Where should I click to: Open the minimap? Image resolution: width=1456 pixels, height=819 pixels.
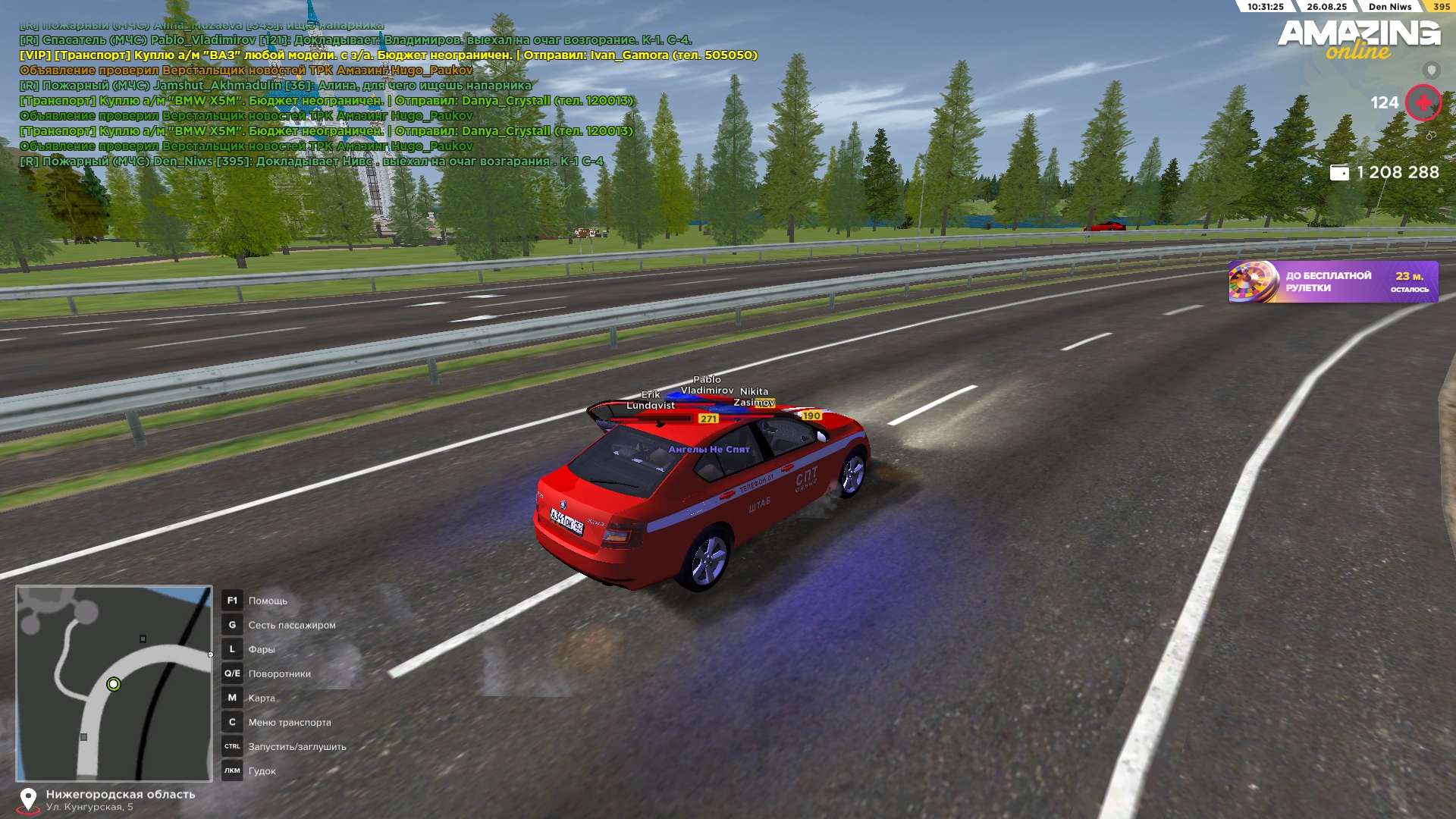(x=114, y=682)
